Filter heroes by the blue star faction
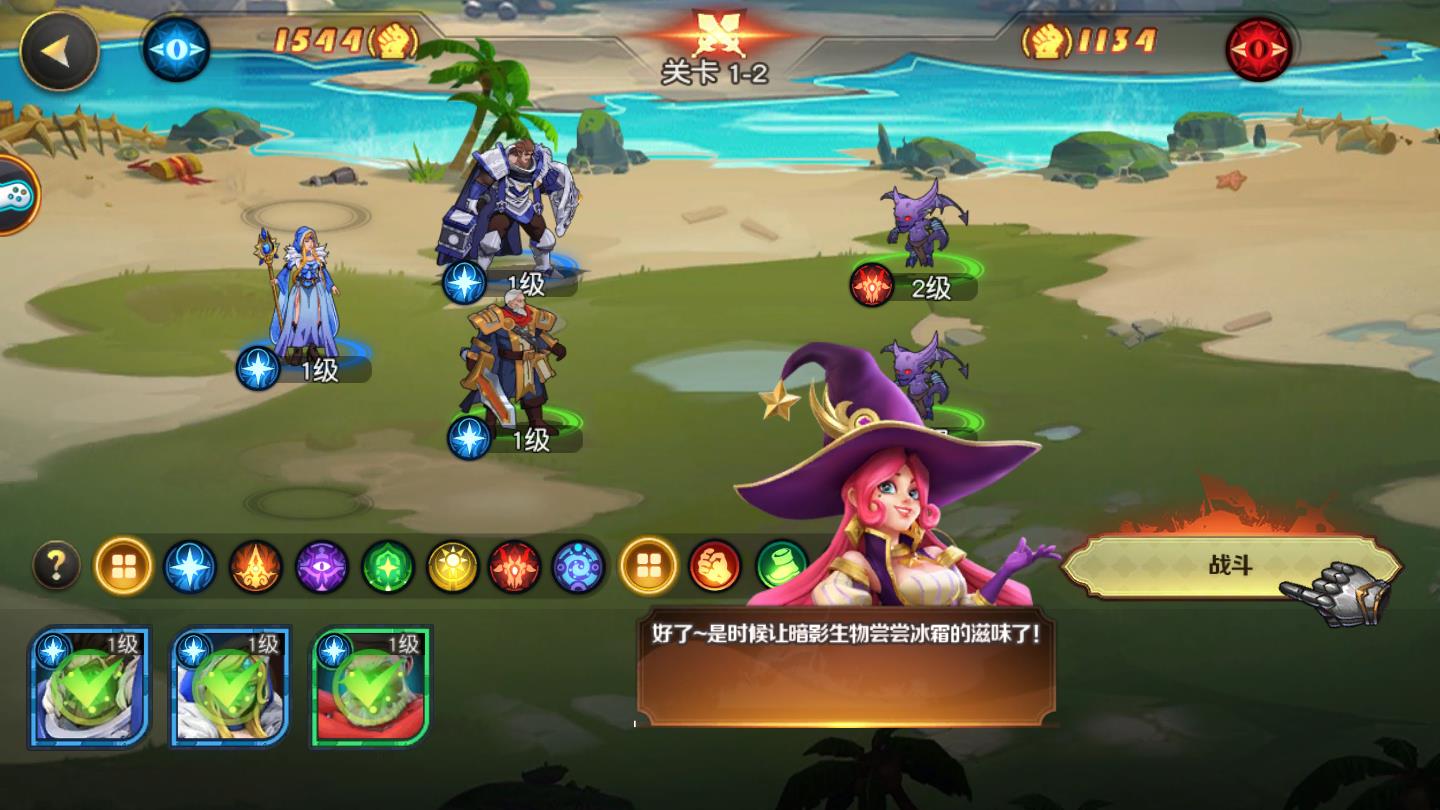Viewport: 1440px width, 810px height. (x=190, y=566)
